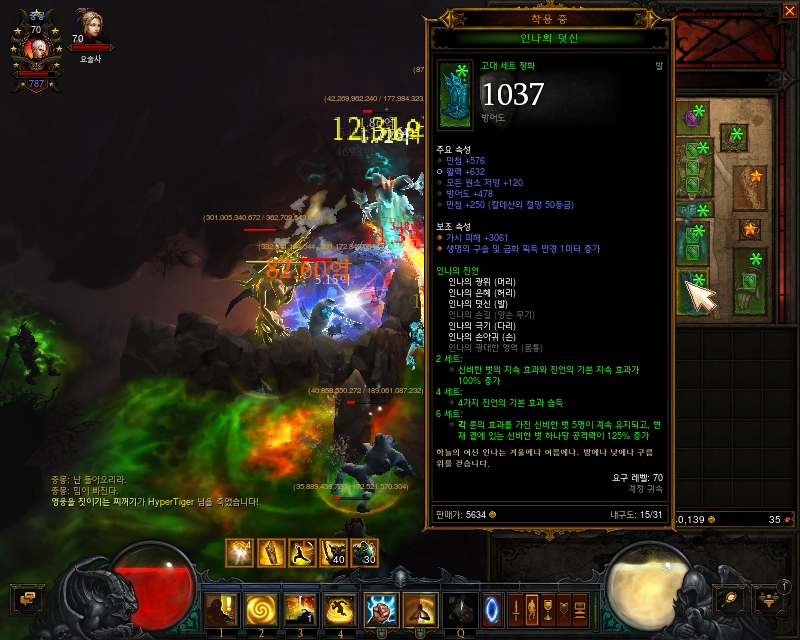Select the player hero portrait

coord(35,46)
